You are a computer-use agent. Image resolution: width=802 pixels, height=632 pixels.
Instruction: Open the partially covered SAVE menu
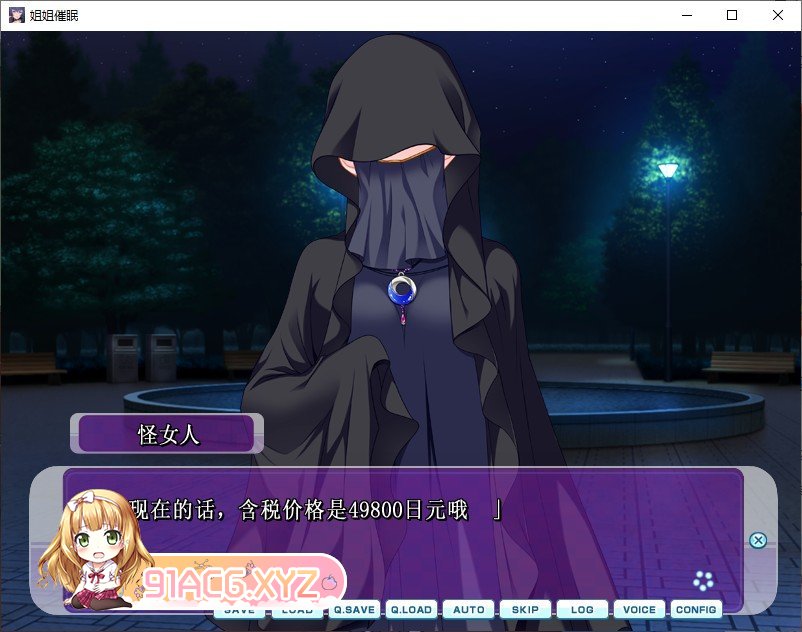tap(240, 610)
